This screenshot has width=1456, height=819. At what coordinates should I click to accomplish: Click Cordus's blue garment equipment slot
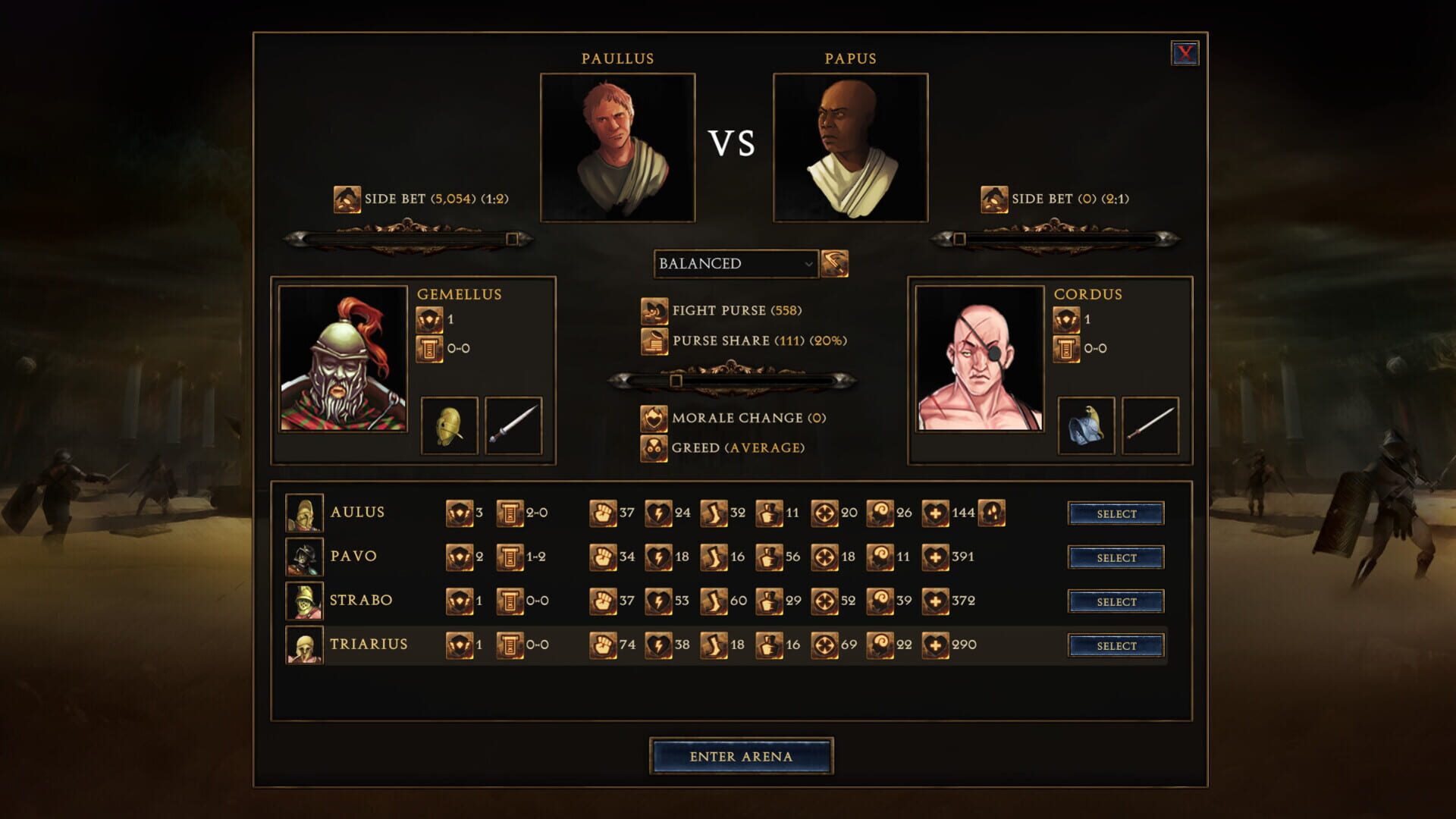[1086, 426]
